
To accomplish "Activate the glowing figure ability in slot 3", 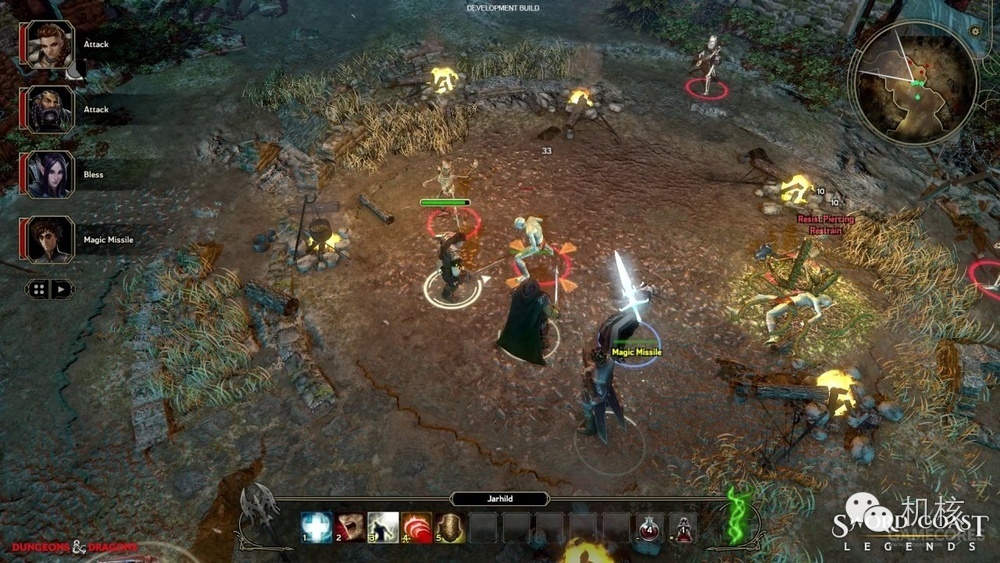I will pyautogui.click(x=383, y=527).
